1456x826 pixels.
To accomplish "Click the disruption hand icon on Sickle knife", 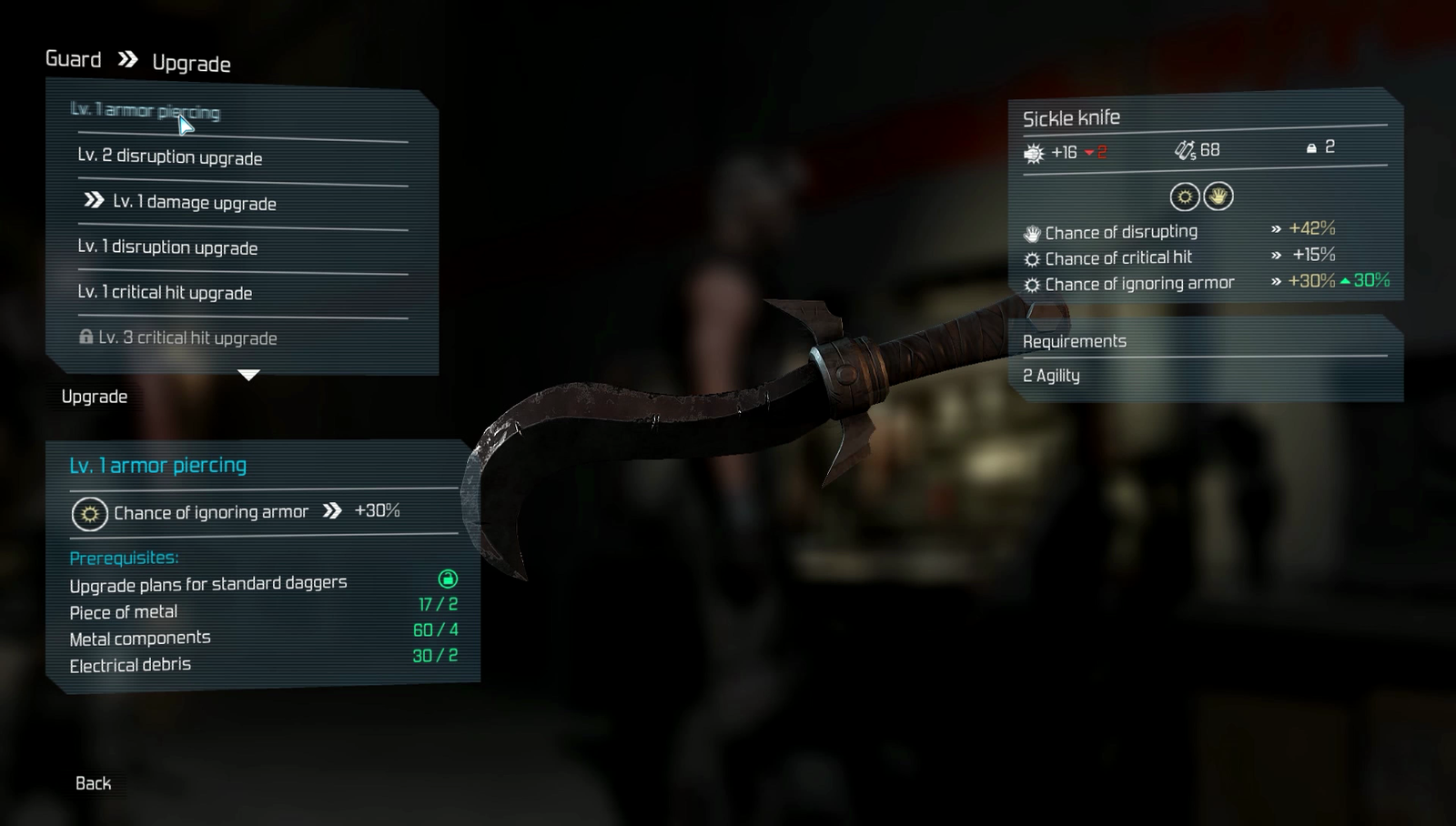I will click(1218, 196).
